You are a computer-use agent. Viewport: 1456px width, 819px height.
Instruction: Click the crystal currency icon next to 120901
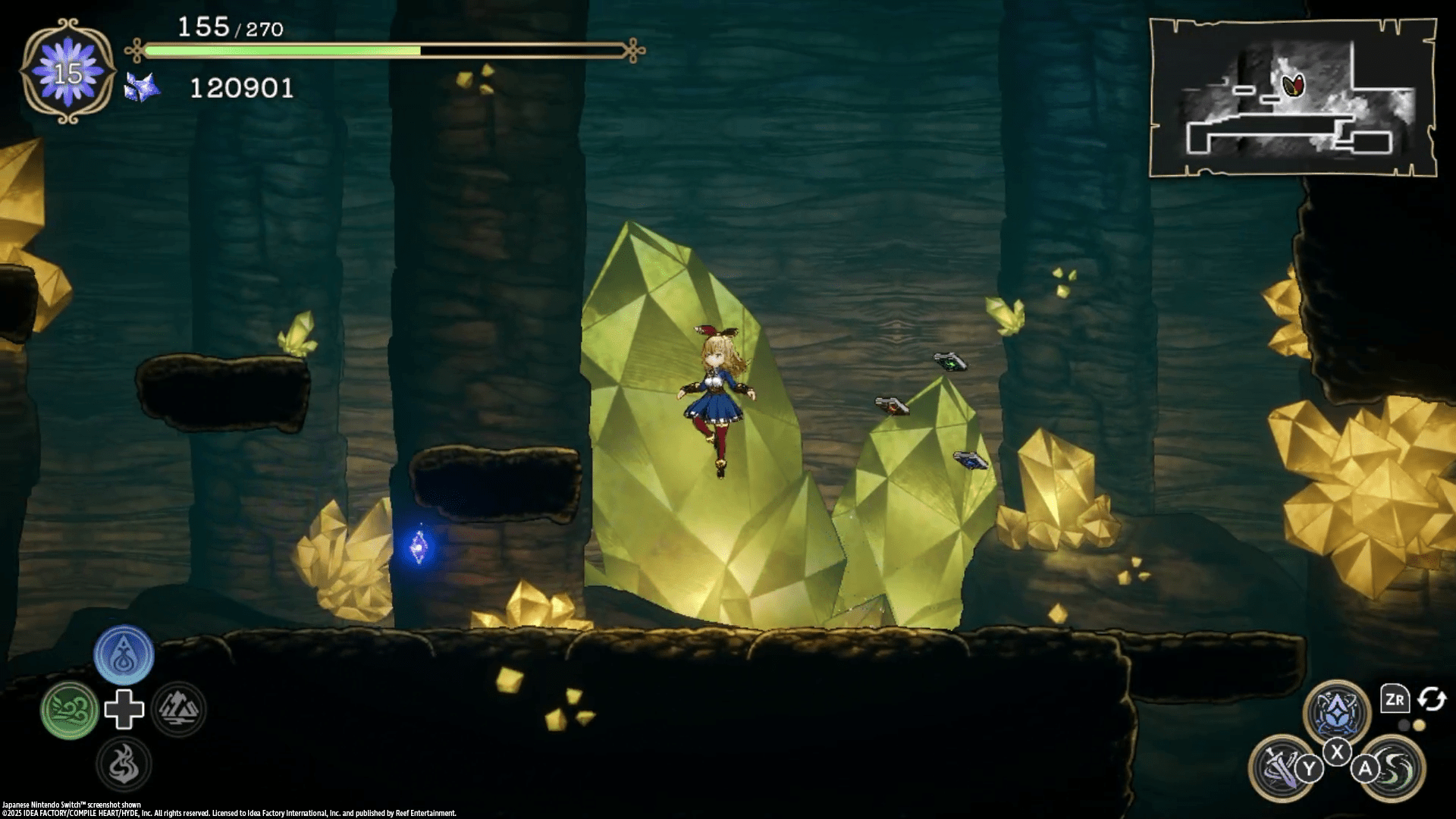click(x=141, y=87)
